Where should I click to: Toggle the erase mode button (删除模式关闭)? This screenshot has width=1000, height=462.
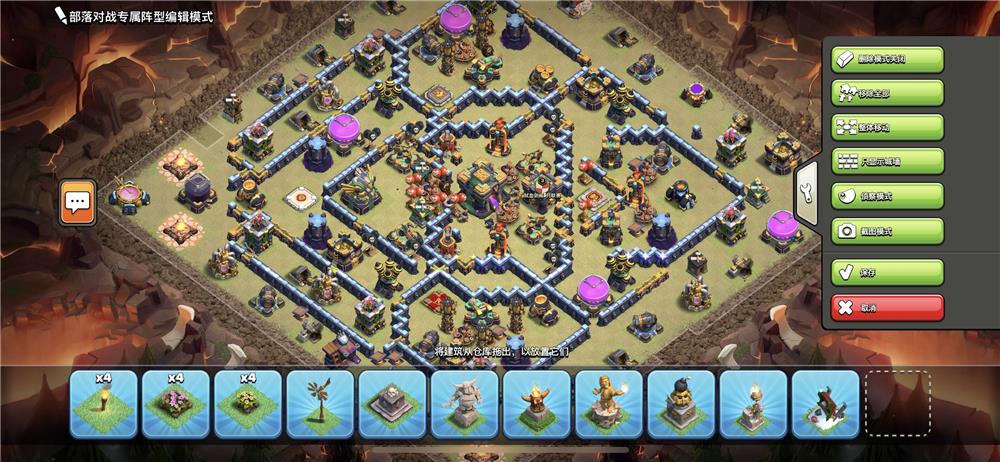click(887, 59)
